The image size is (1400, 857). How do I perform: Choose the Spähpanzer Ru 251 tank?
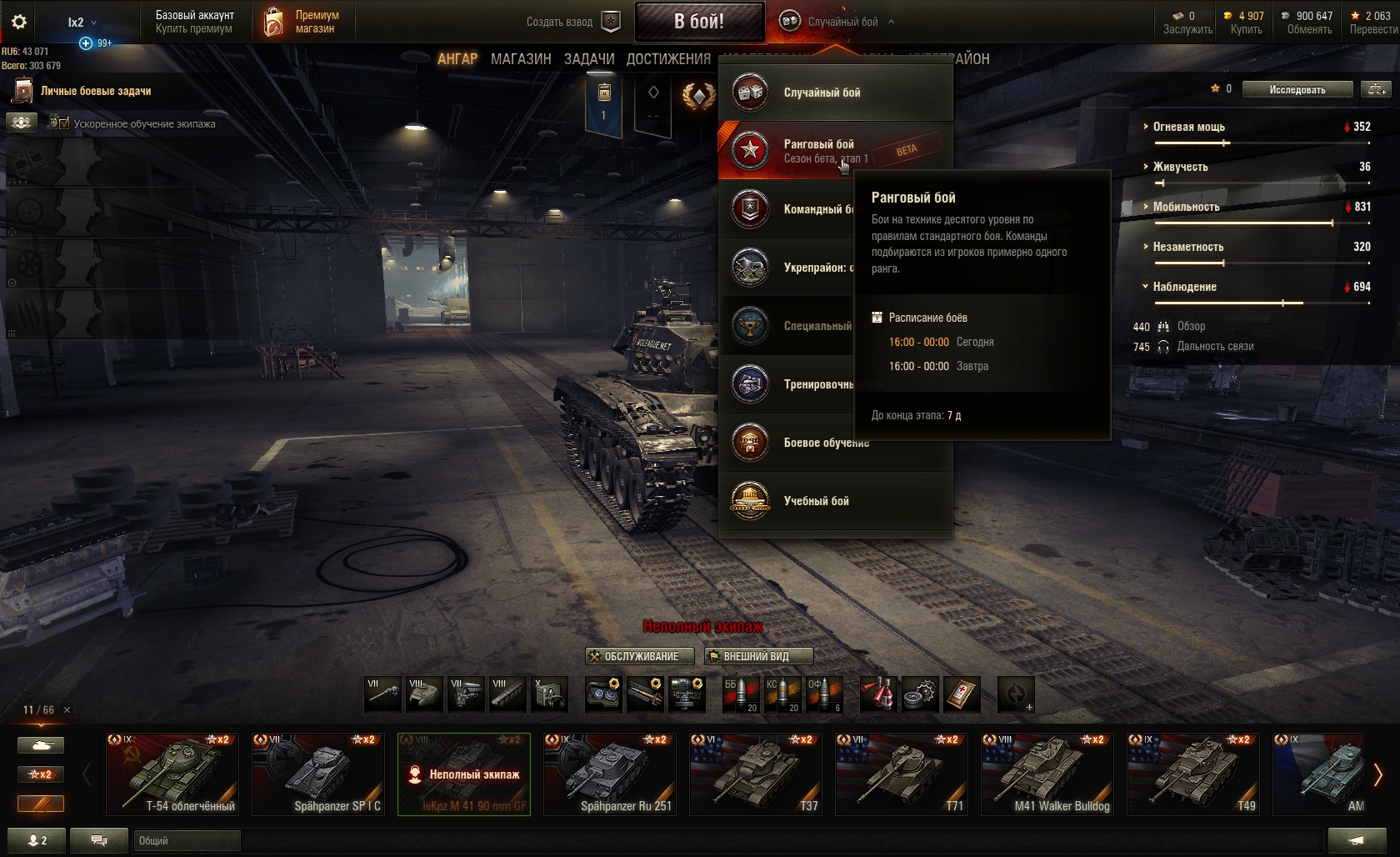coord(610,774)
